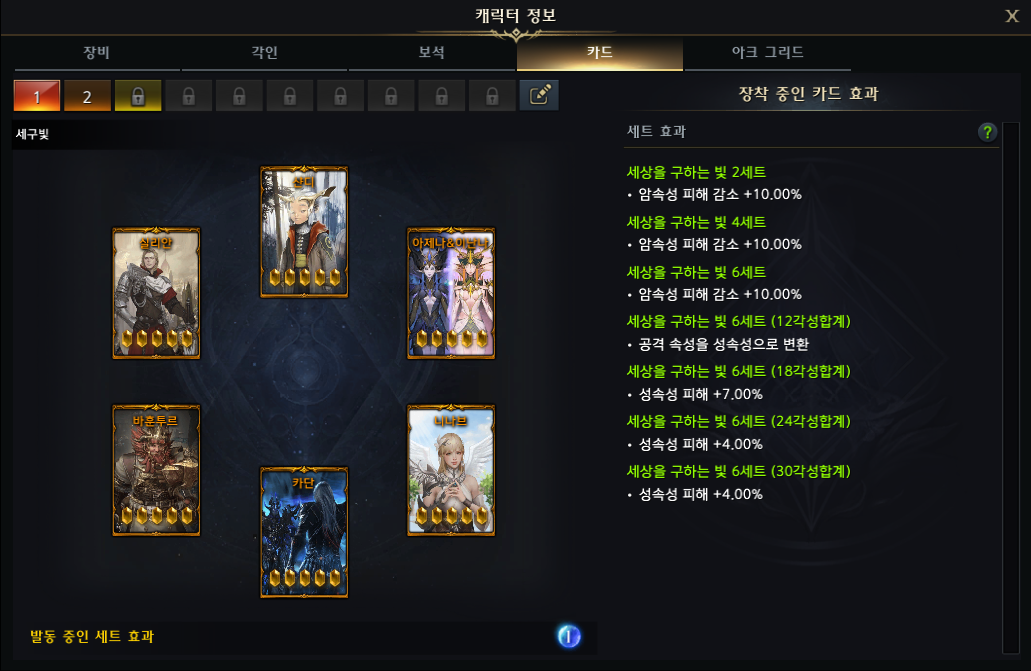Pick the 바훈투르 card
This screenshot has height=671, width=1031.
(x=156, y=470)
